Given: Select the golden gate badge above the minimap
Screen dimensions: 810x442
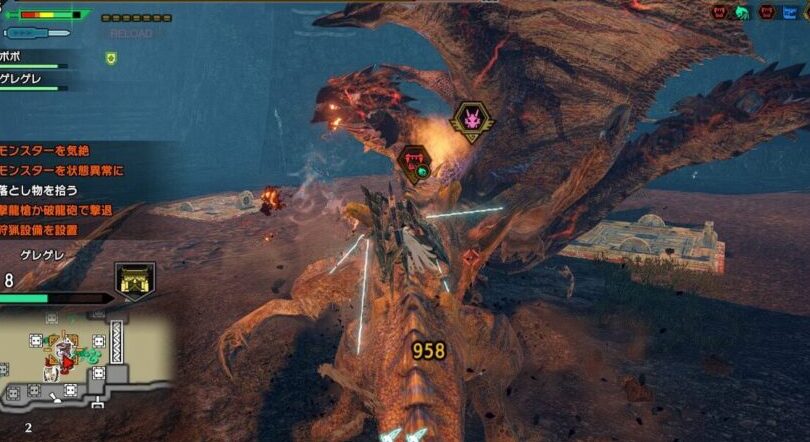Looking at the screenshot, I should [x=133, y=281].
